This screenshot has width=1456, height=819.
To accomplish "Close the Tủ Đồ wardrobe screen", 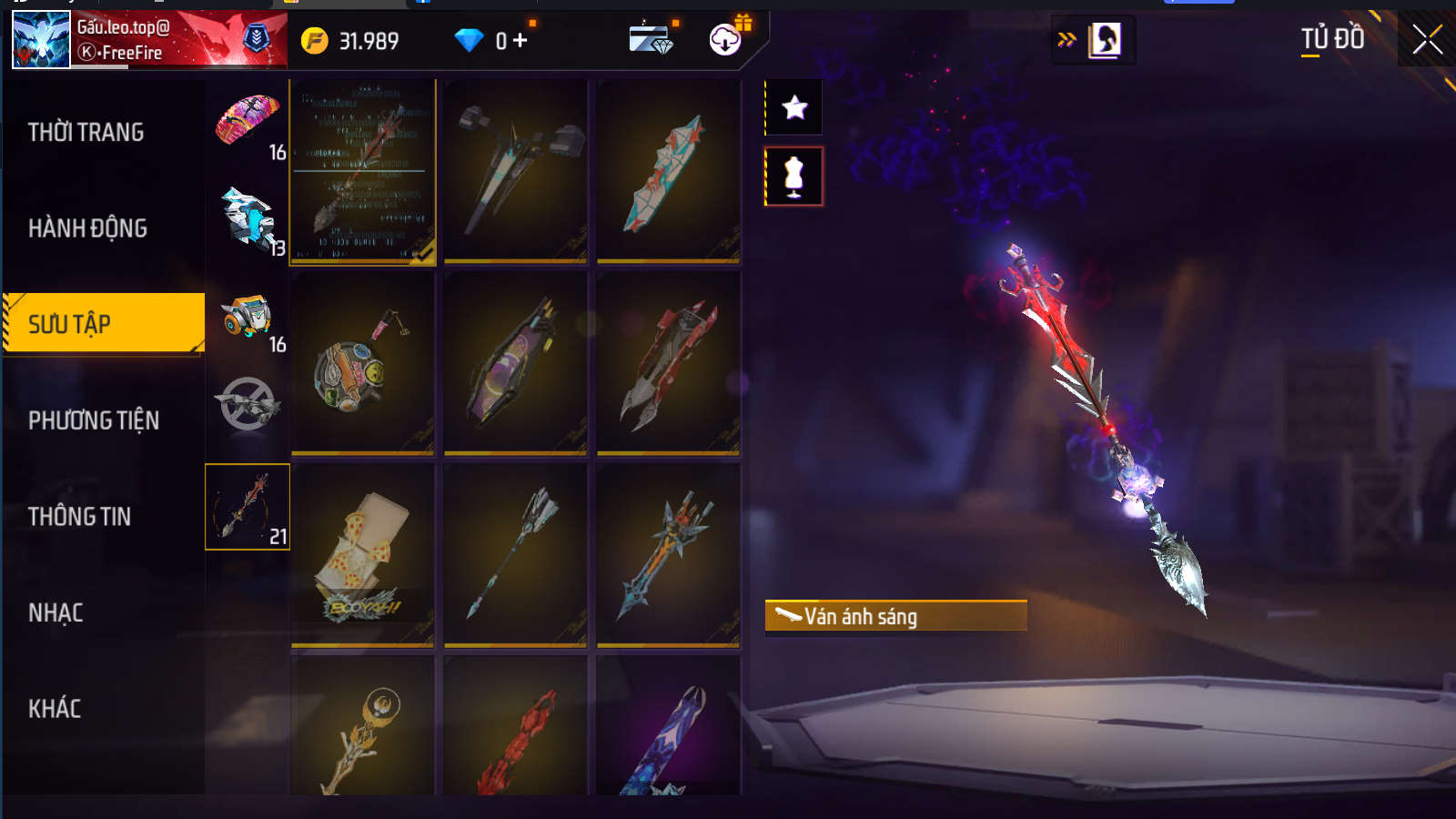I will coord(1426,39).
